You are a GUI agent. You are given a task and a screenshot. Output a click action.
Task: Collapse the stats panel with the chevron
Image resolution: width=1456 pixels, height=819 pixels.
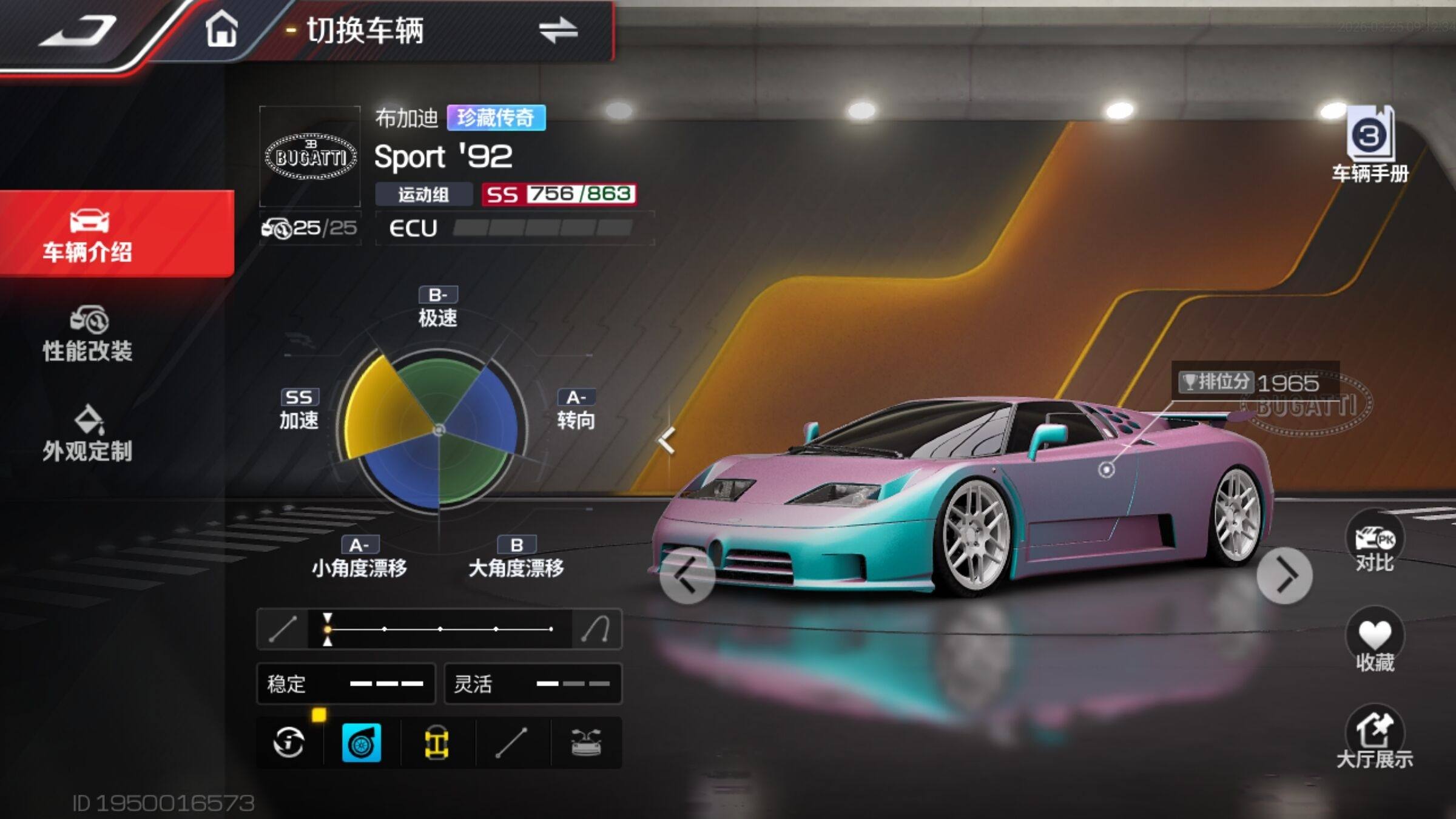pyautogui.click(x=667, y=440)
